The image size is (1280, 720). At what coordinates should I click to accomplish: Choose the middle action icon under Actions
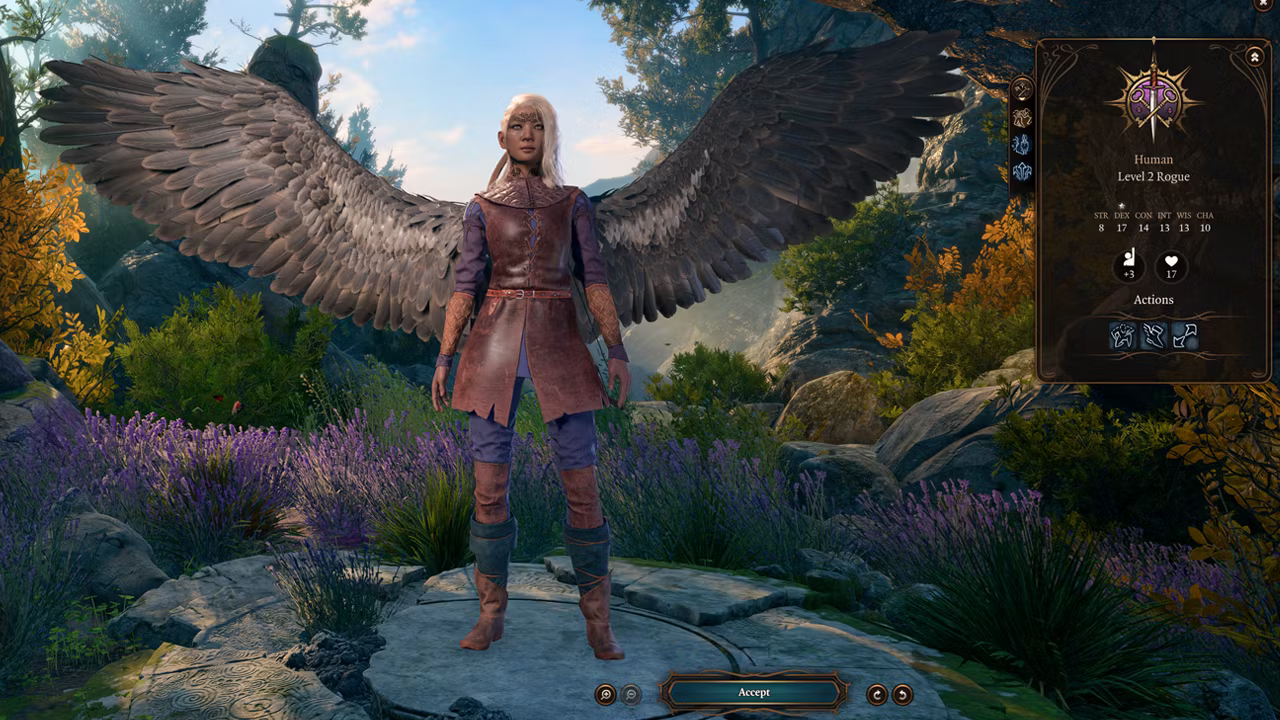[1154, 336]
